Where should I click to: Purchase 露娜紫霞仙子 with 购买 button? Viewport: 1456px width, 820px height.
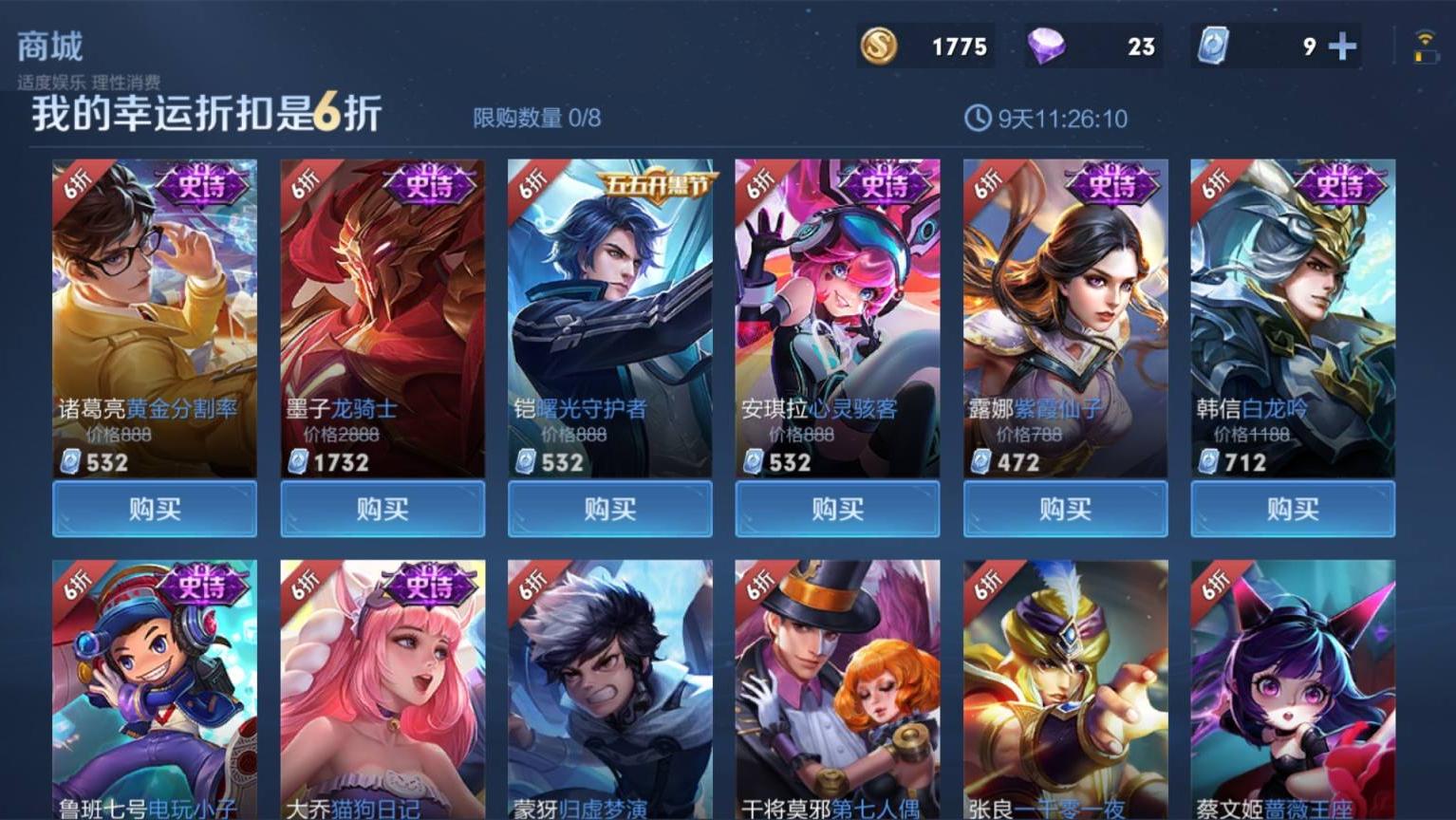coord(1065,509)
